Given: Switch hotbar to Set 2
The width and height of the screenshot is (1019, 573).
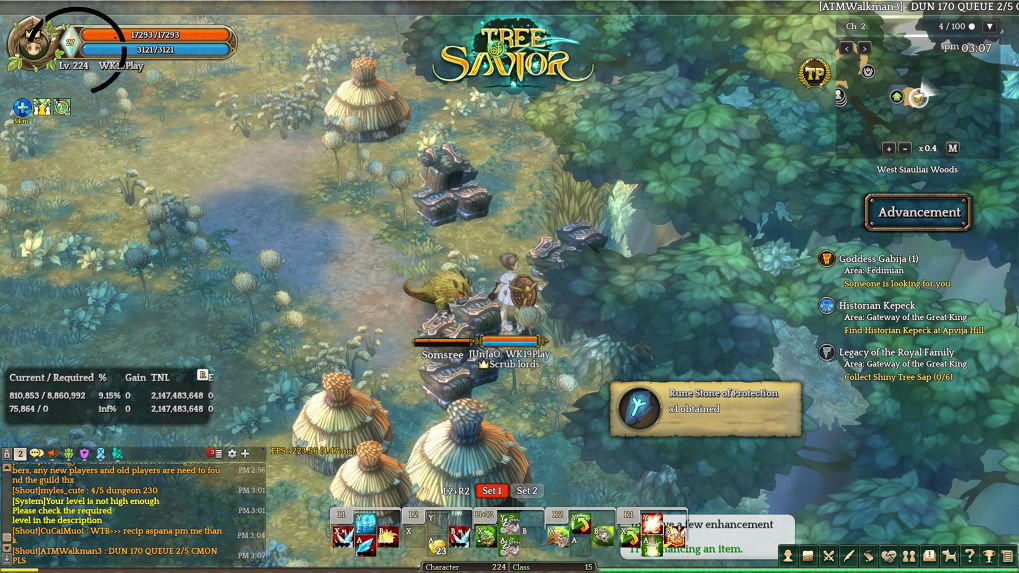Looking at the screenshot, I should coord(527,491).
